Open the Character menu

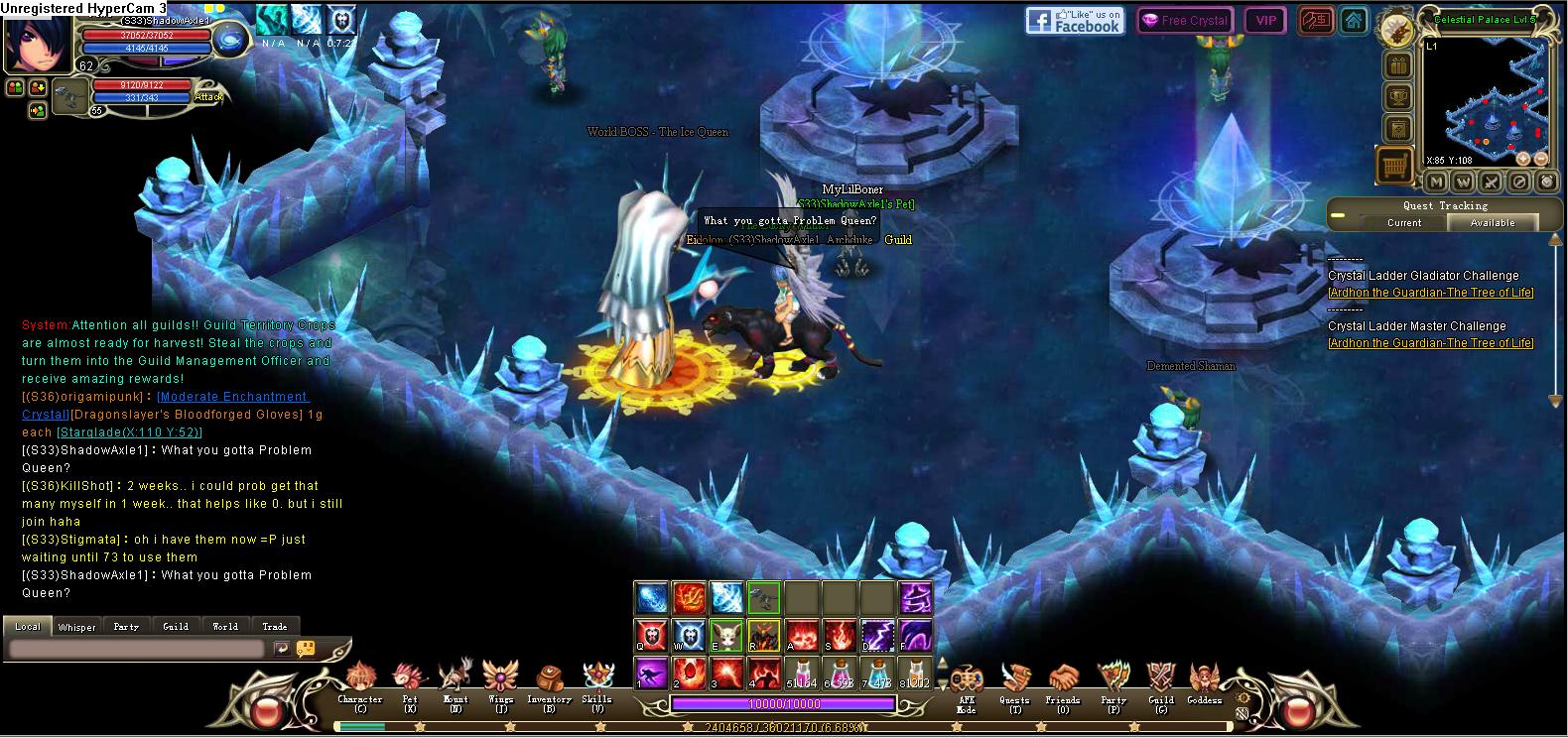tap(359, 682)
